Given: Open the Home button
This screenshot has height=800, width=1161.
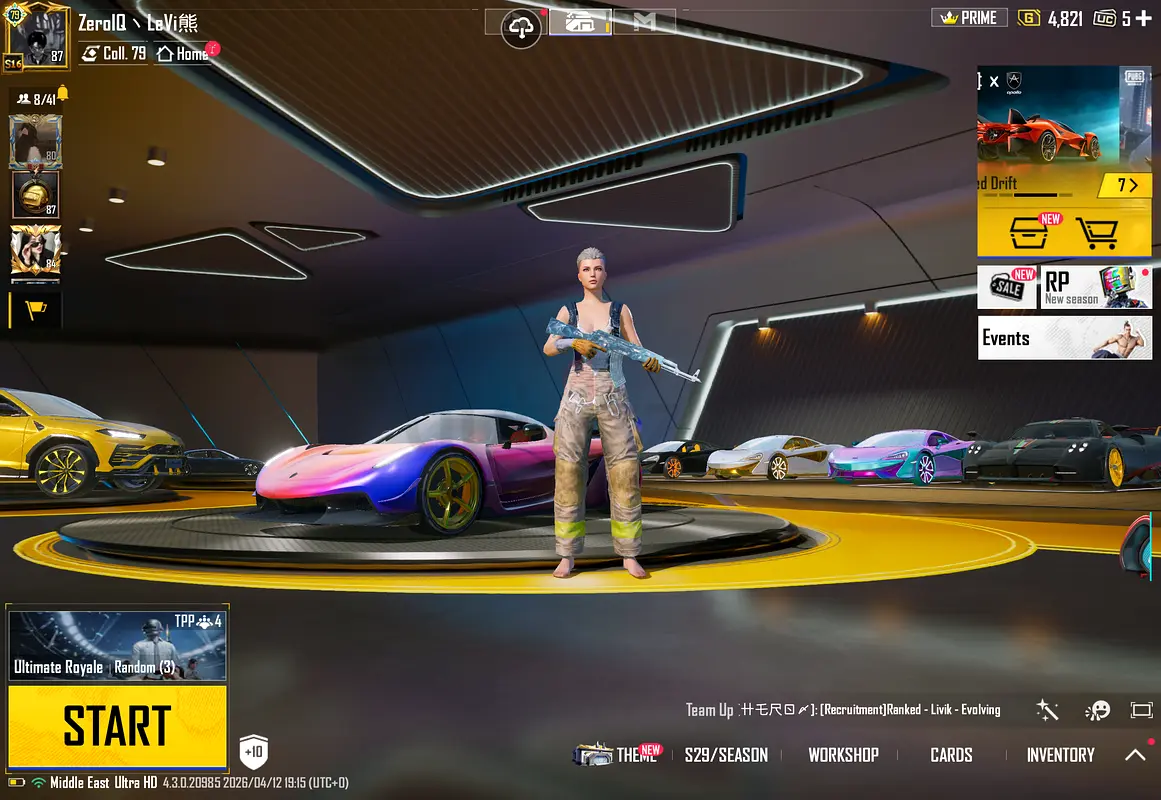Looking at the screenshot, I should pyautogui.click(x=182, y=54).
